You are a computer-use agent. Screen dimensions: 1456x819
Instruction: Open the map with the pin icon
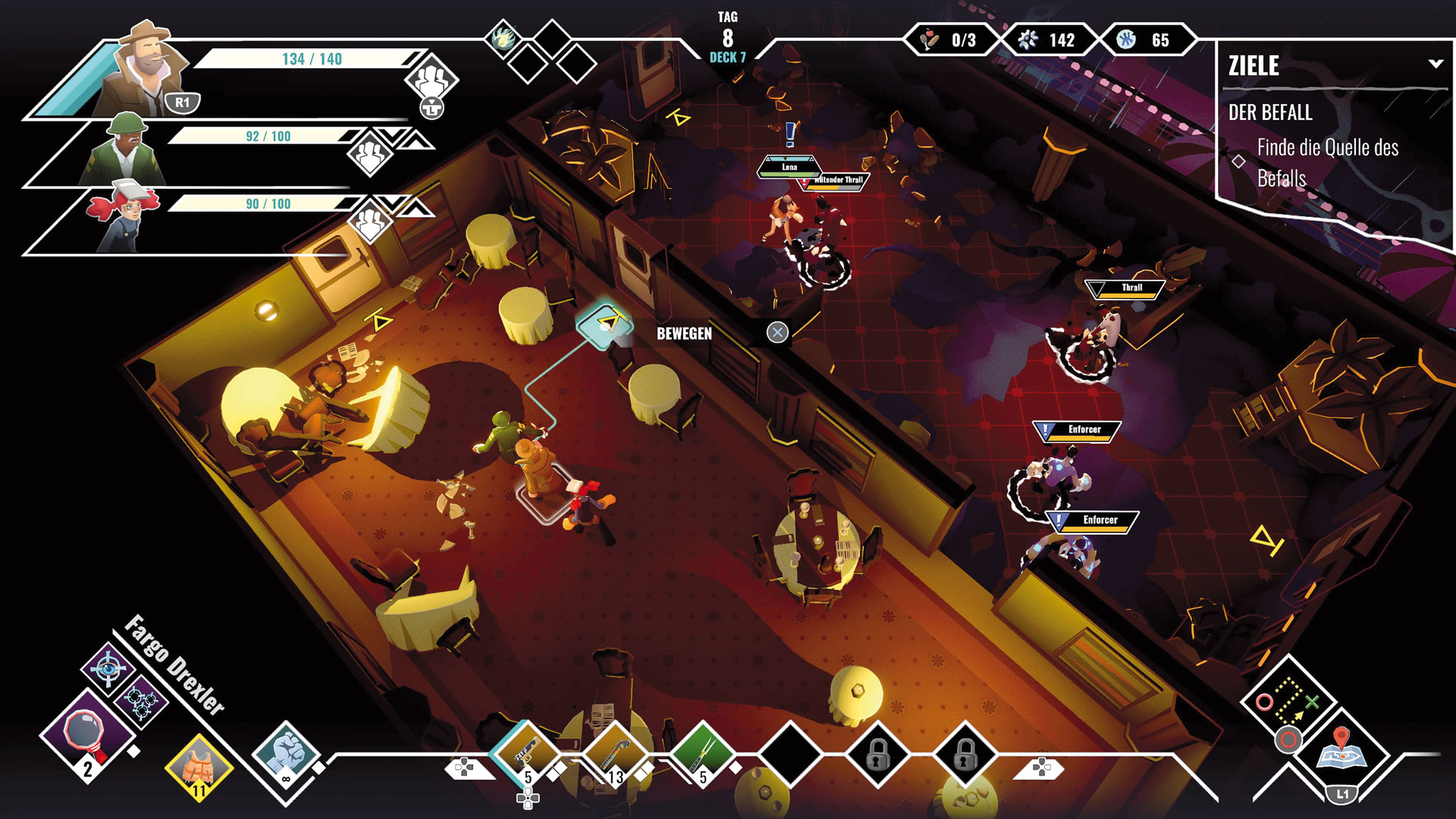click(x=1341, y=749)
